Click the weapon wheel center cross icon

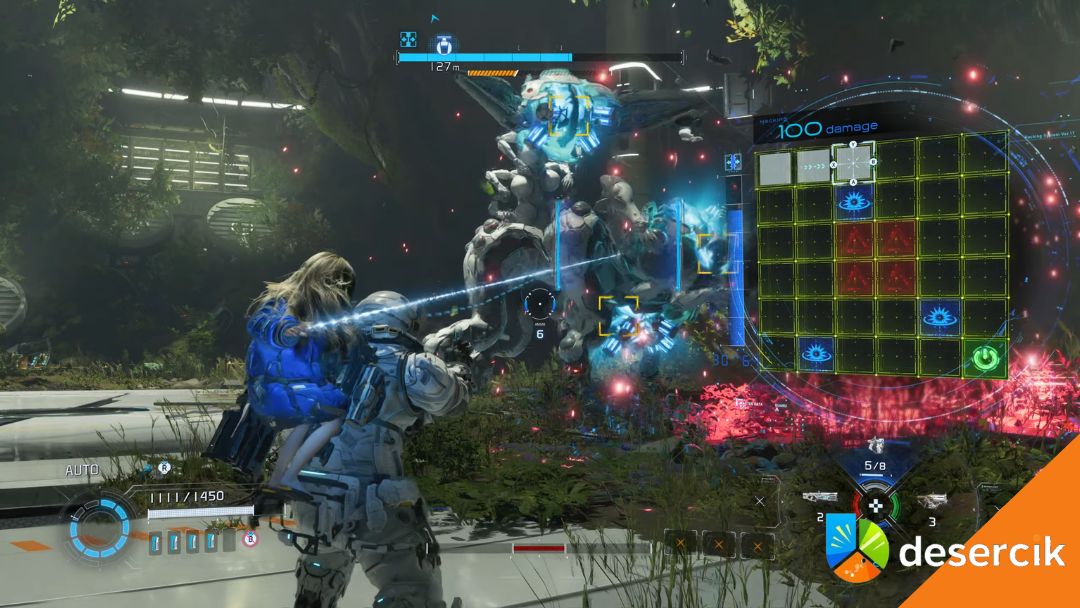[x=876, y=505]
